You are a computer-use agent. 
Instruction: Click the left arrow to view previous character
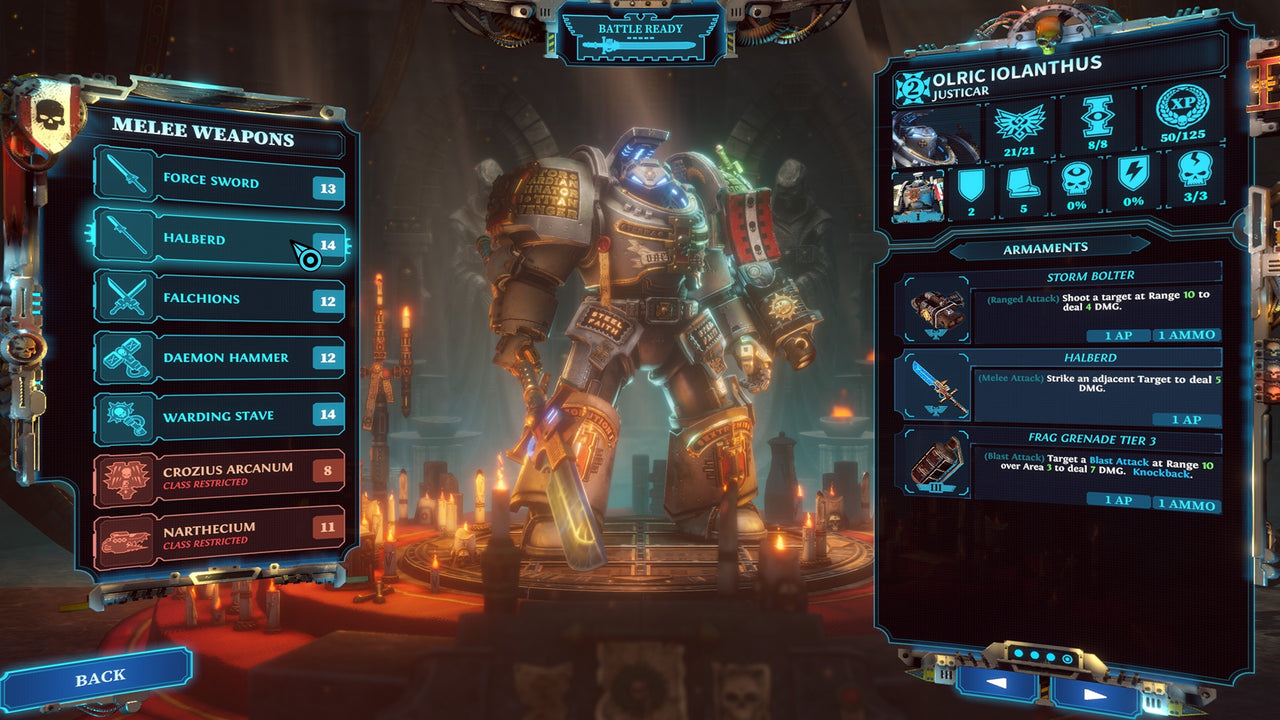(998, 685)
